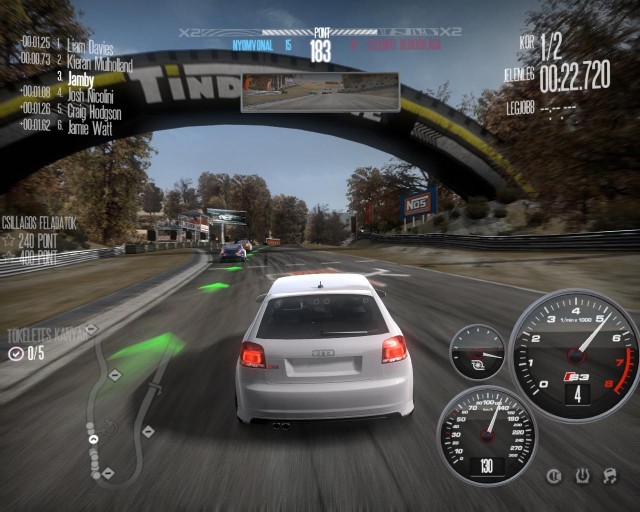The height and width of the screenshot is (512, 640).
Task: Select Liam Davies in the standings
Action: point(91,48)
